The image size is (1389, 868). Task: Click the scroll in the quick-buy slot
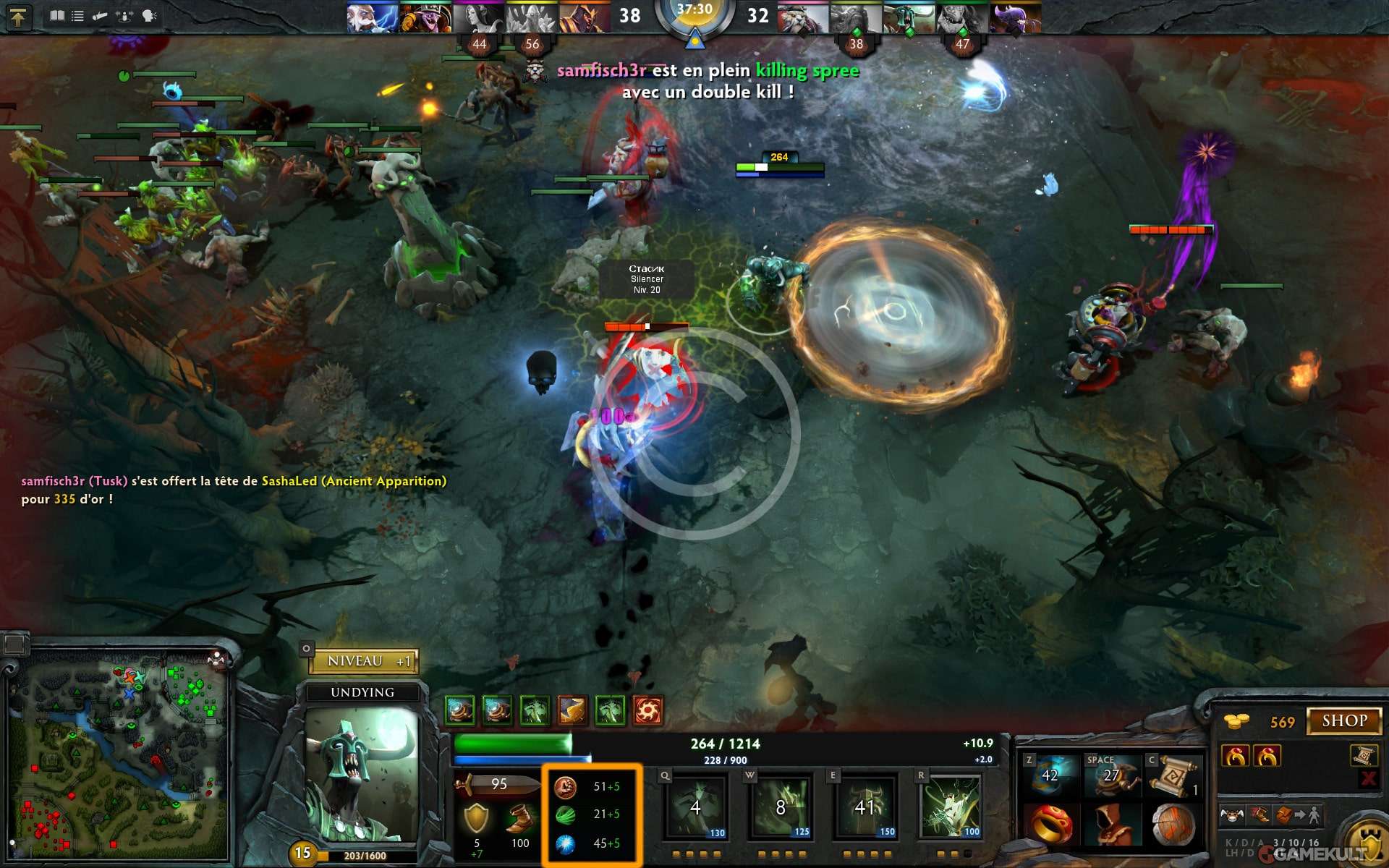1363,756
